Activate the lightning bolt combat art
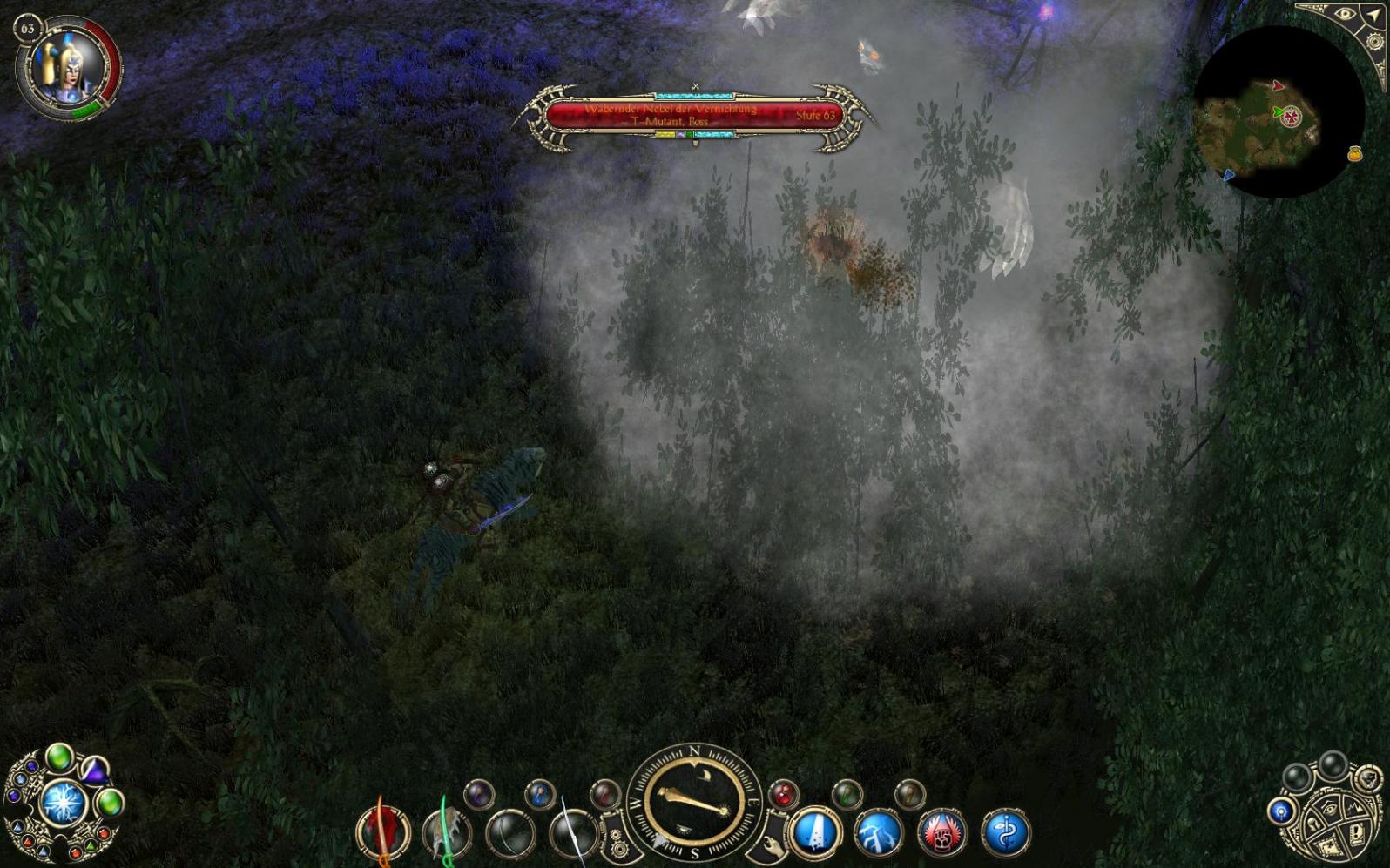 pyautogui.click(x=879, y=832)
